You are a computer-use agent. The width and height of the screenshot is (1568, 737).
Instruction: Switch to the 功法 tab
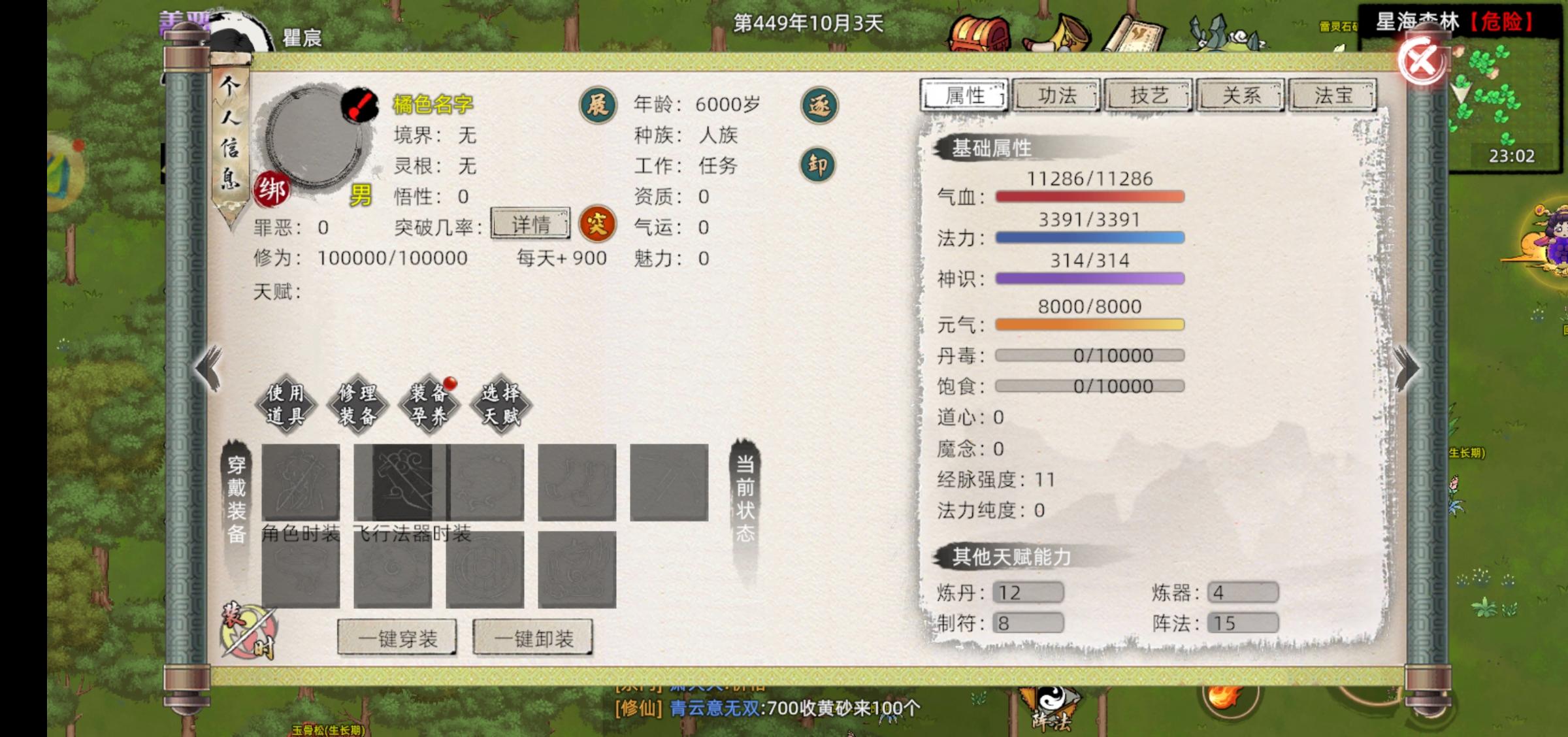[x=1055, y=95]
